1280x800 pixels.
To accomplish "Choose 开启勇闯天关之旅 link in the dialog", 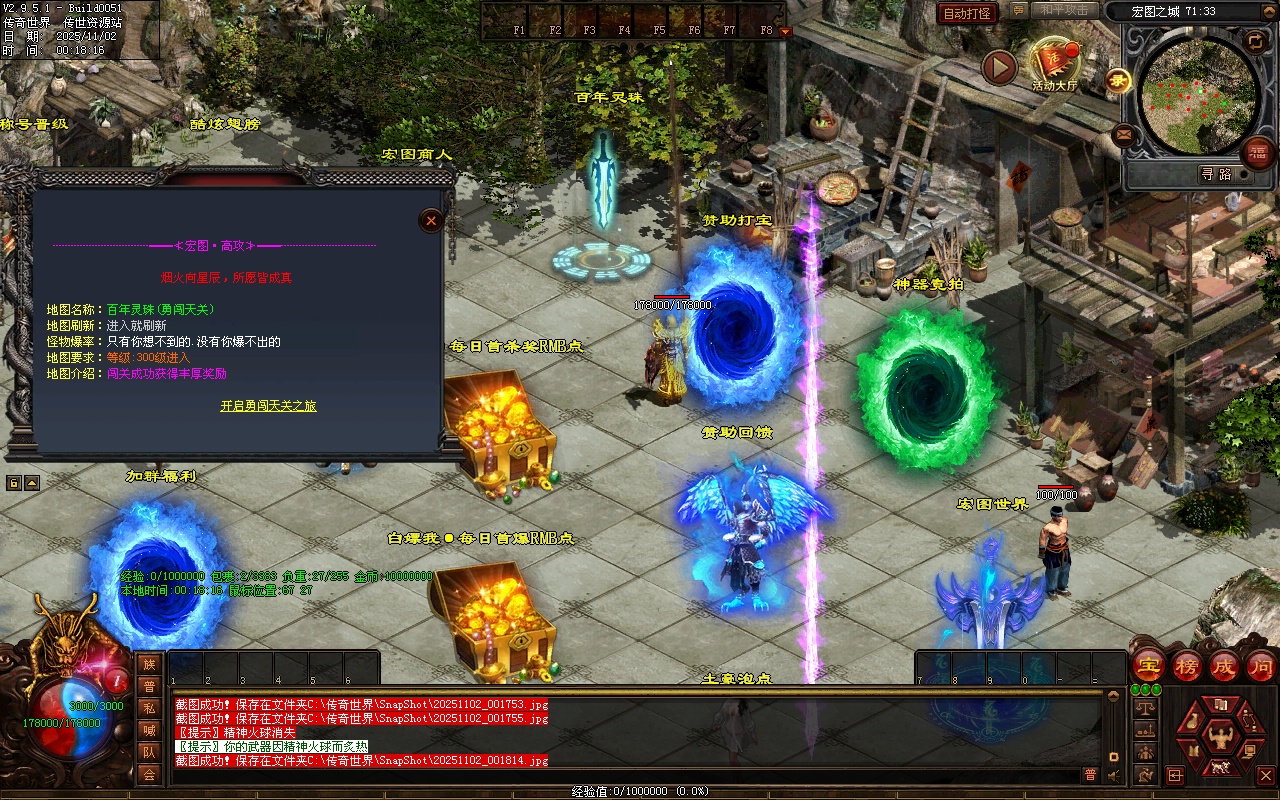I will coord(268,406).
